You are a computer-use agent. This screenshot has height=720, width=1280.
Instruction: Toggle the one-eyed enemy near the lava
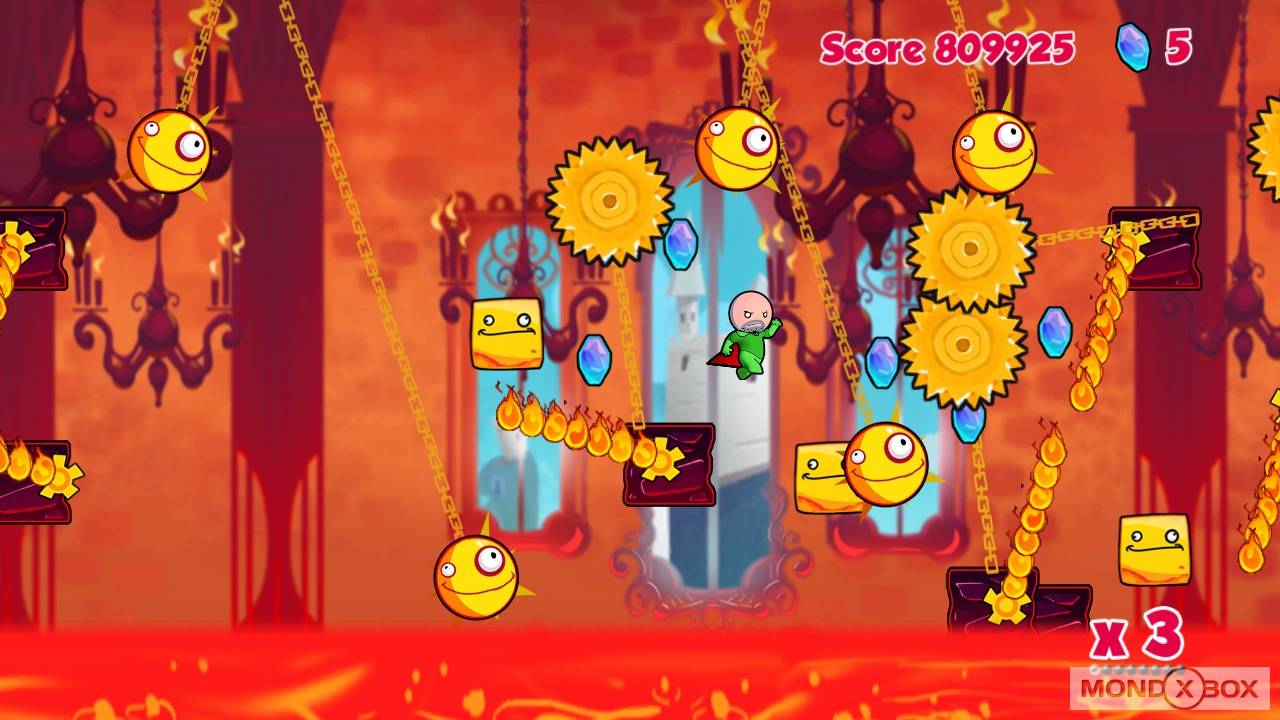[475, 580]
